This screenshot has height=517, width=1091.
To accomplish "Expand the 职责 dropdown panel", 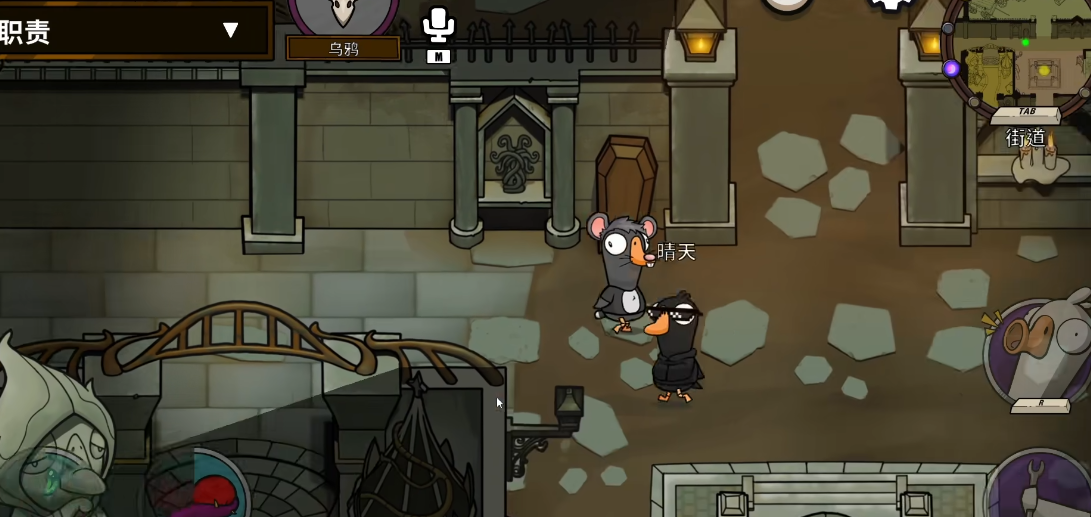I will 231,30.
